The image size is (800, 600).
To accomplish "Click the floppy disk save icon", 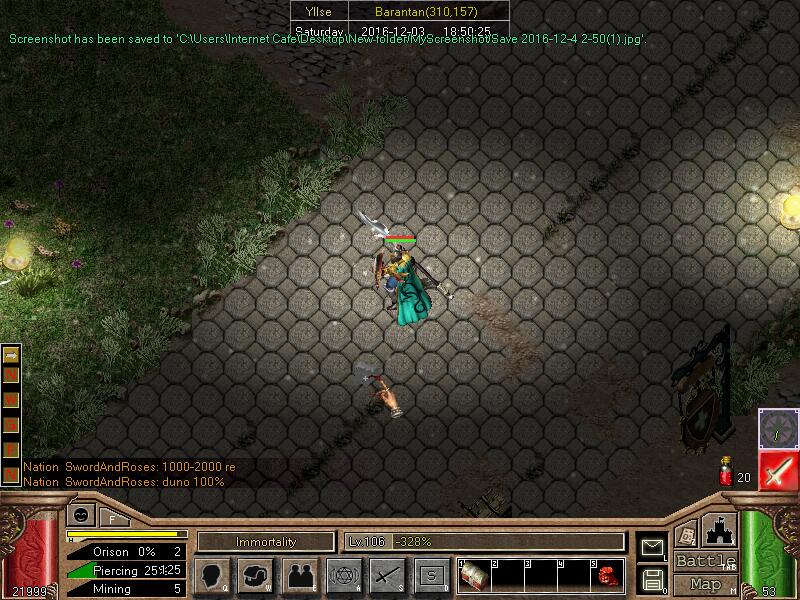I will click(x=652, y=578).
